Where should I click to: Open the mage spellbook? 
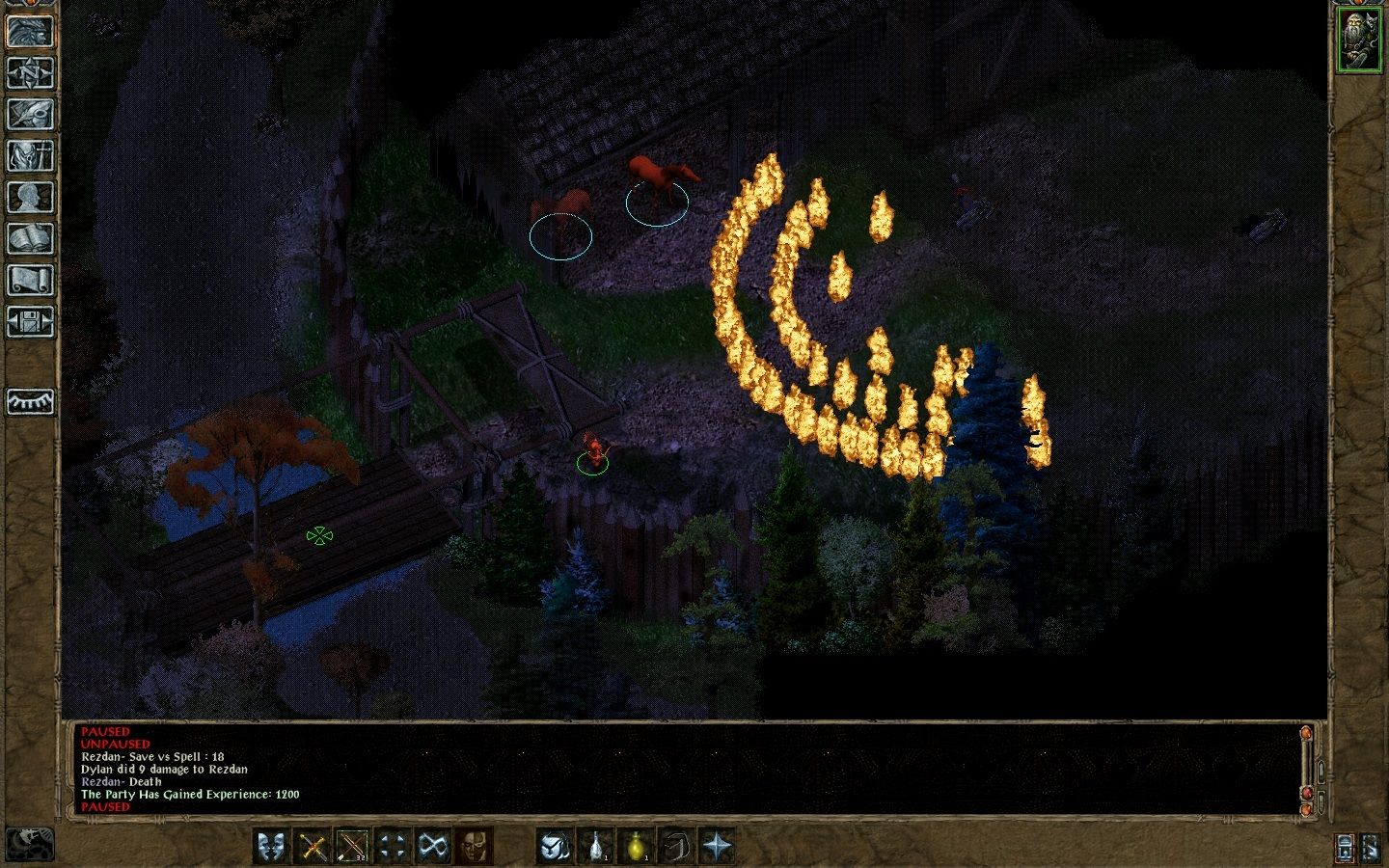click(30, 238)
